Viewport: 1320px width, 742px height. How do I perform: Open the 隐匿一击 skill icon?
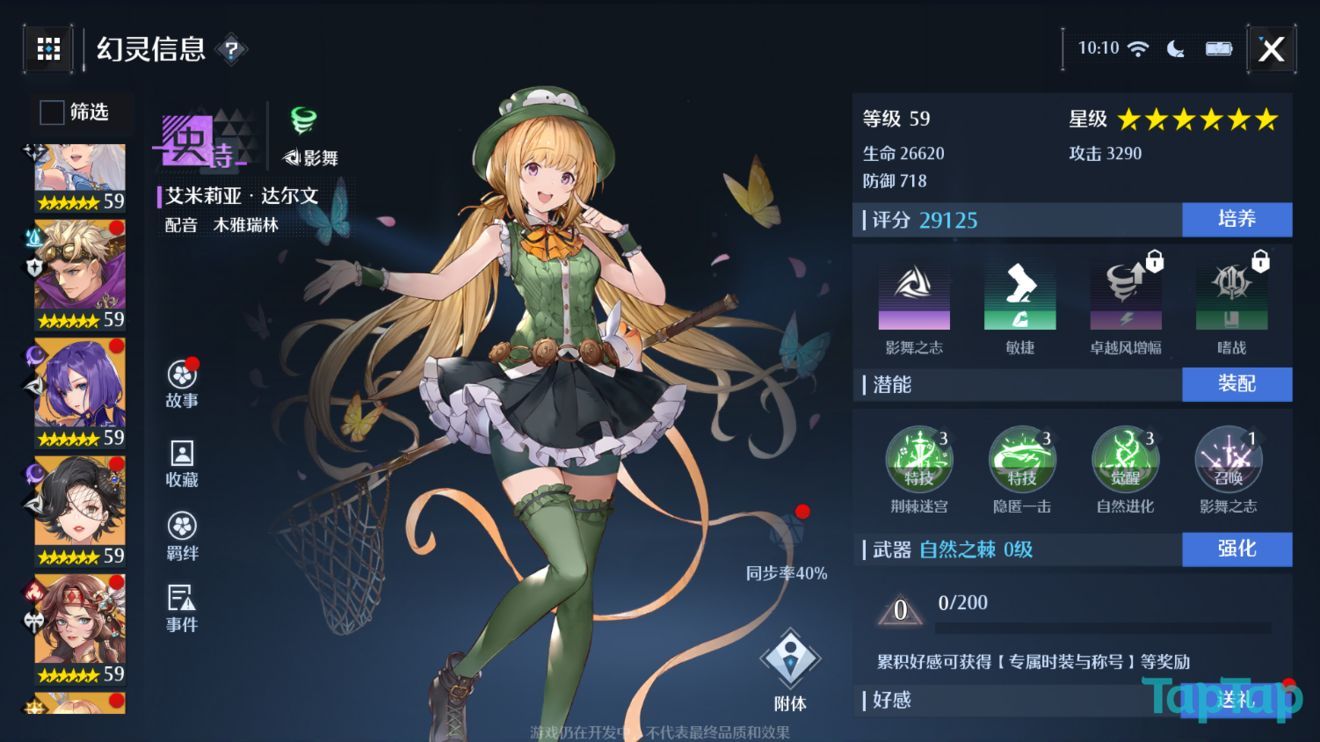pos(1022,459)
